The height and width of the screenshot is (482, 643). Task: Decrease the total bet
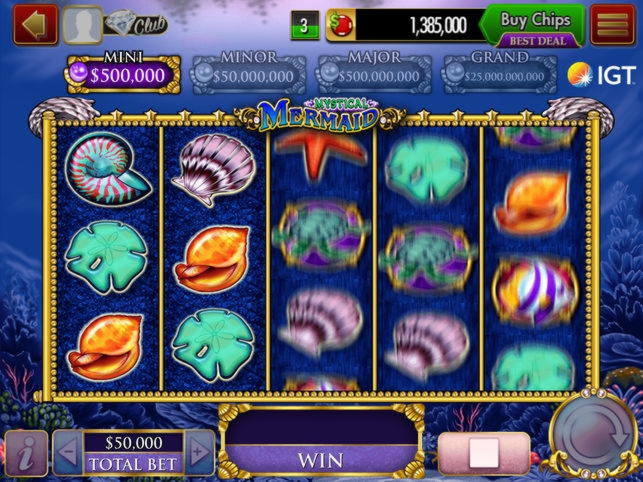pos(67,453)
